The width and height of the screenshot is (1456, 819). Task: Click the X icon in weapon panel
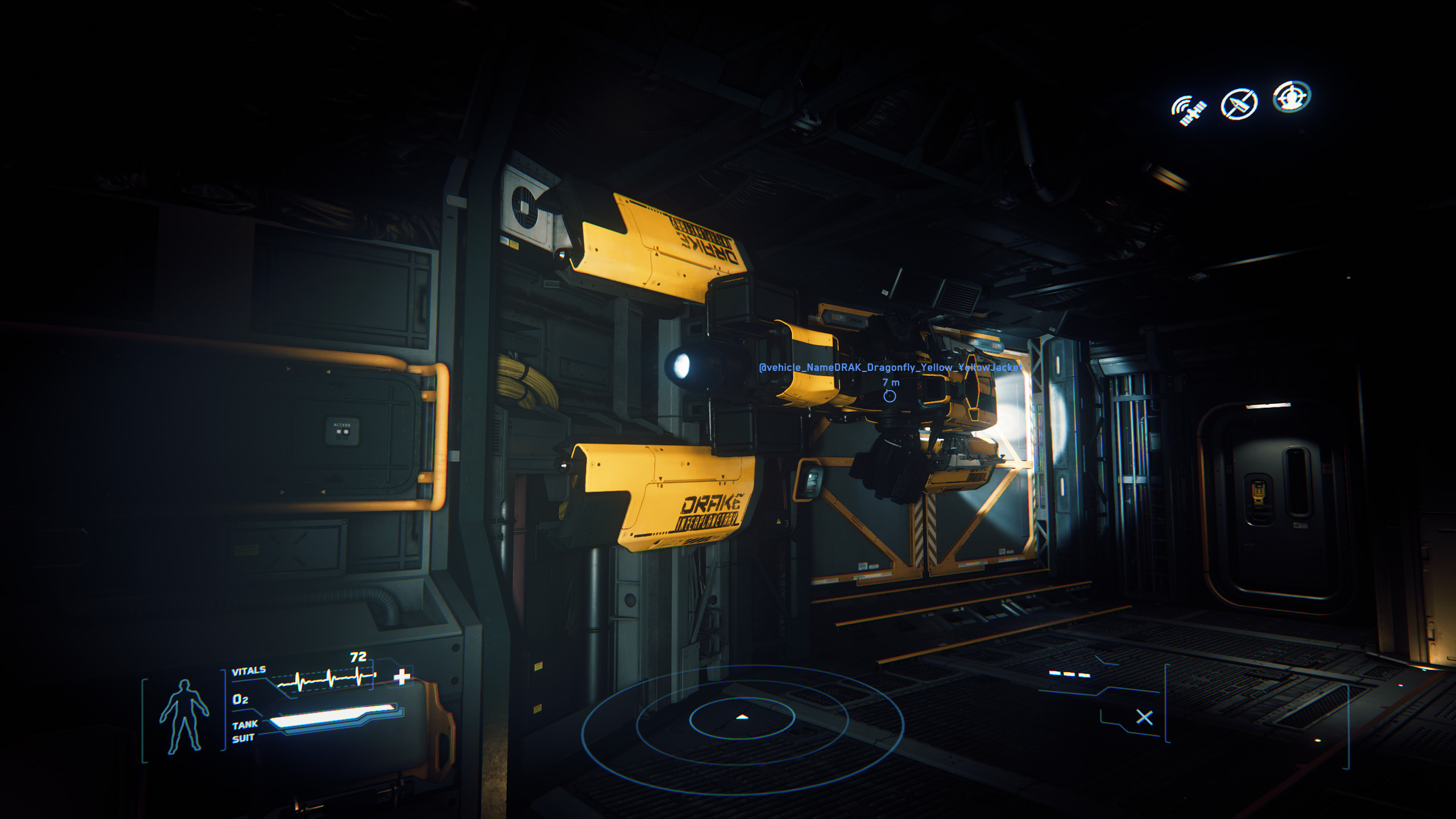(x=1144, y=718)
